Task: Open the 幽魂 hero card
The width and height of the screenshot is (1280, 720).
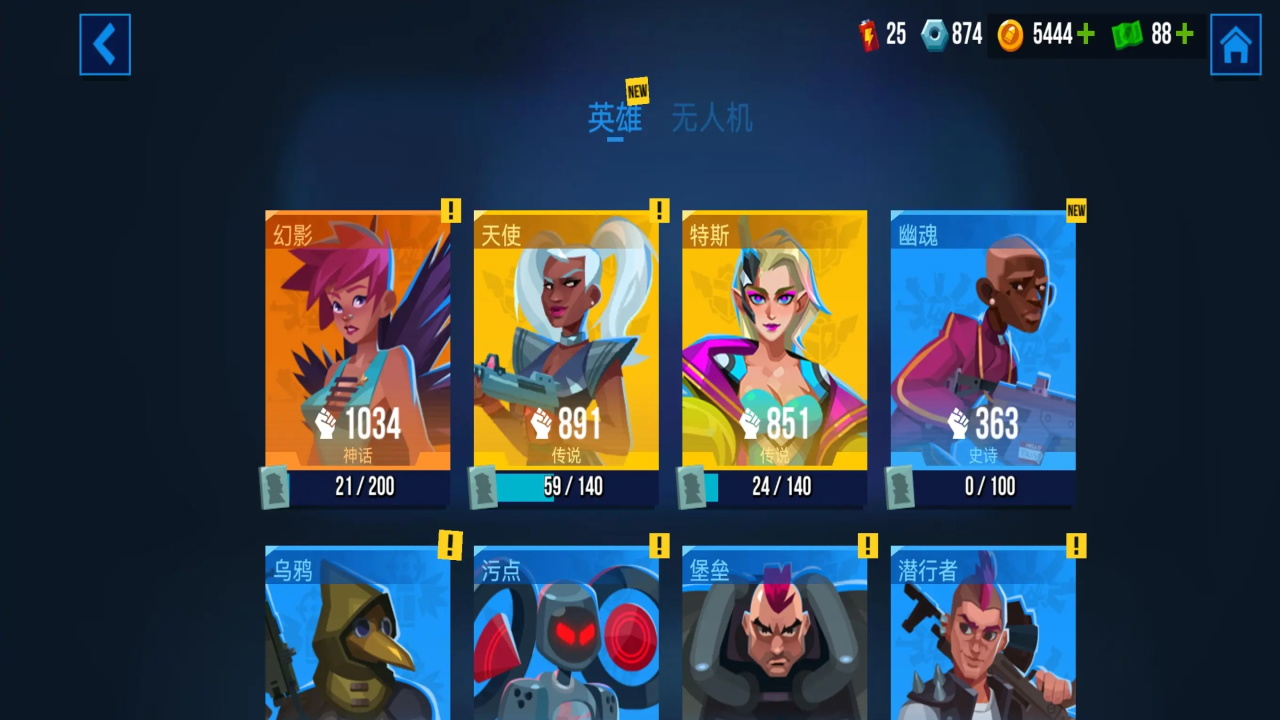Action: point(983,340)
